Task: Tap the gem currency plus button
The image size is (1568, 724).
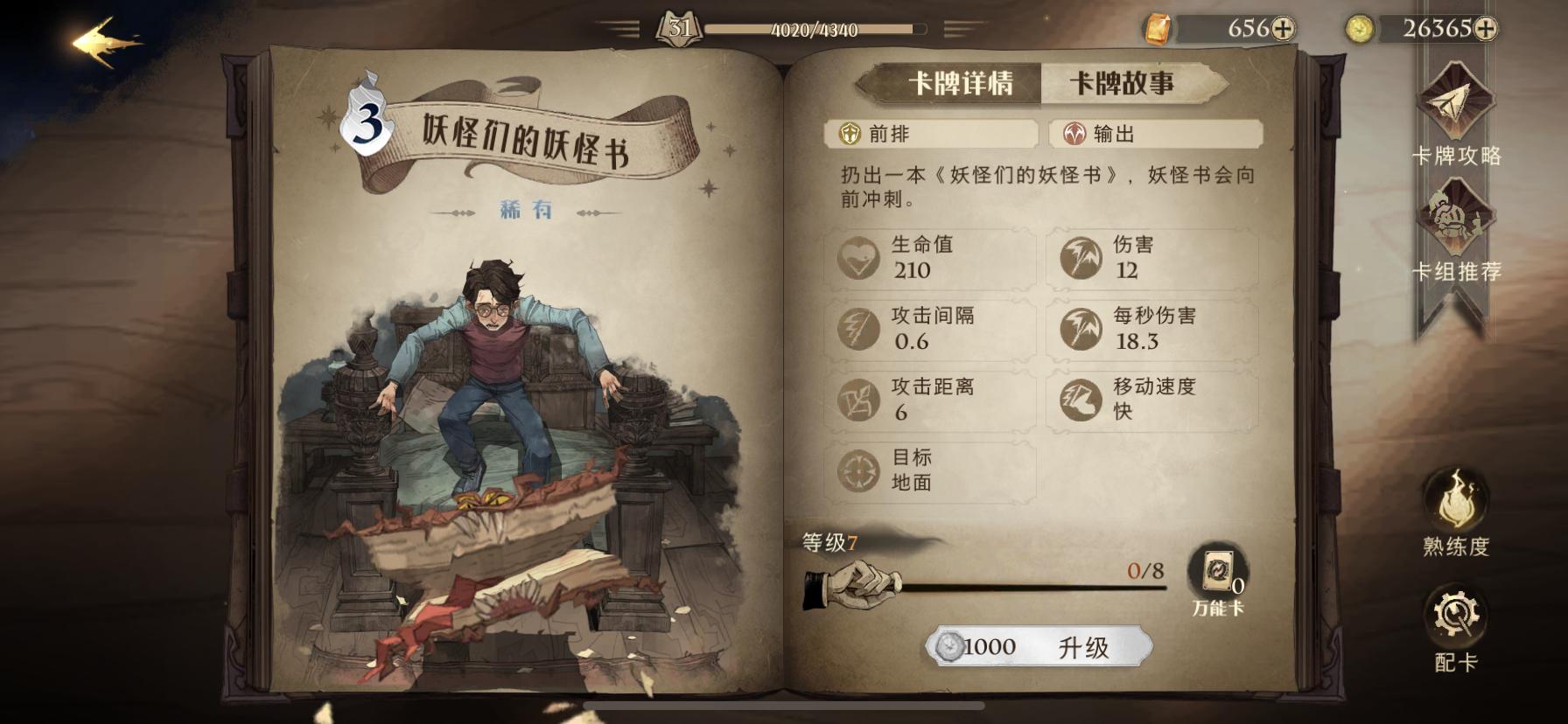Action: tap(1284, 28)
